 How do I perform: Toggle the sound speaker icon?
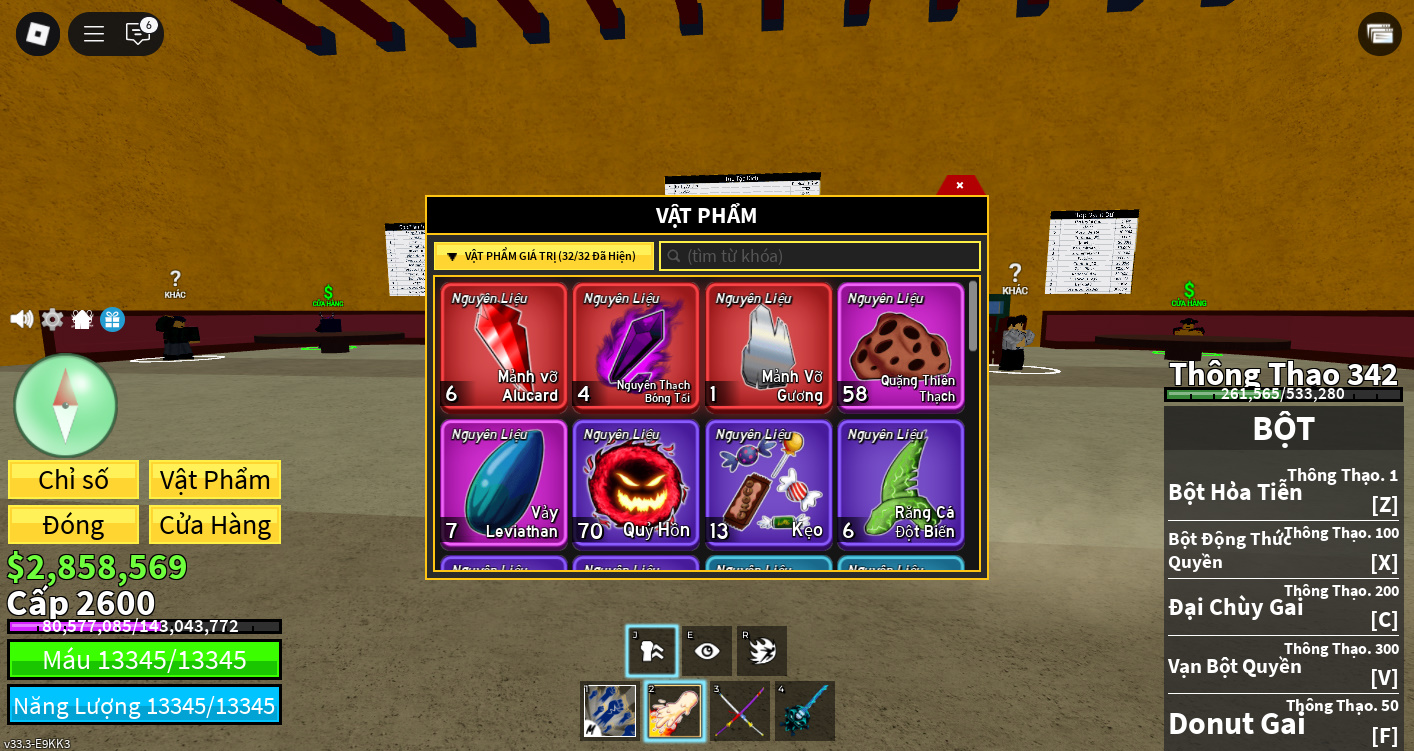21,319
